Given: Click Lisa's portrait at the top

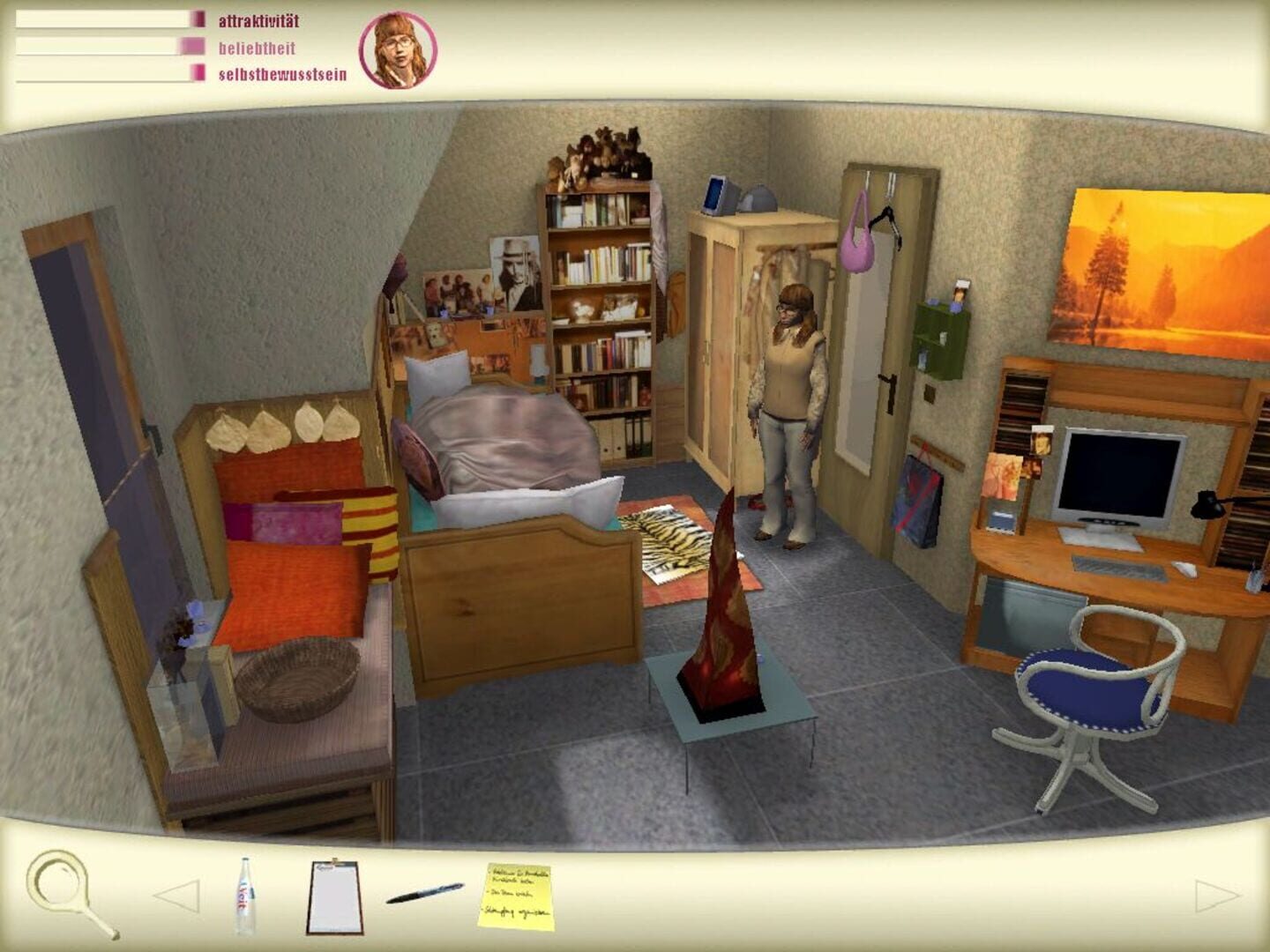Looking at the screenshot, I should click(399, 50).
